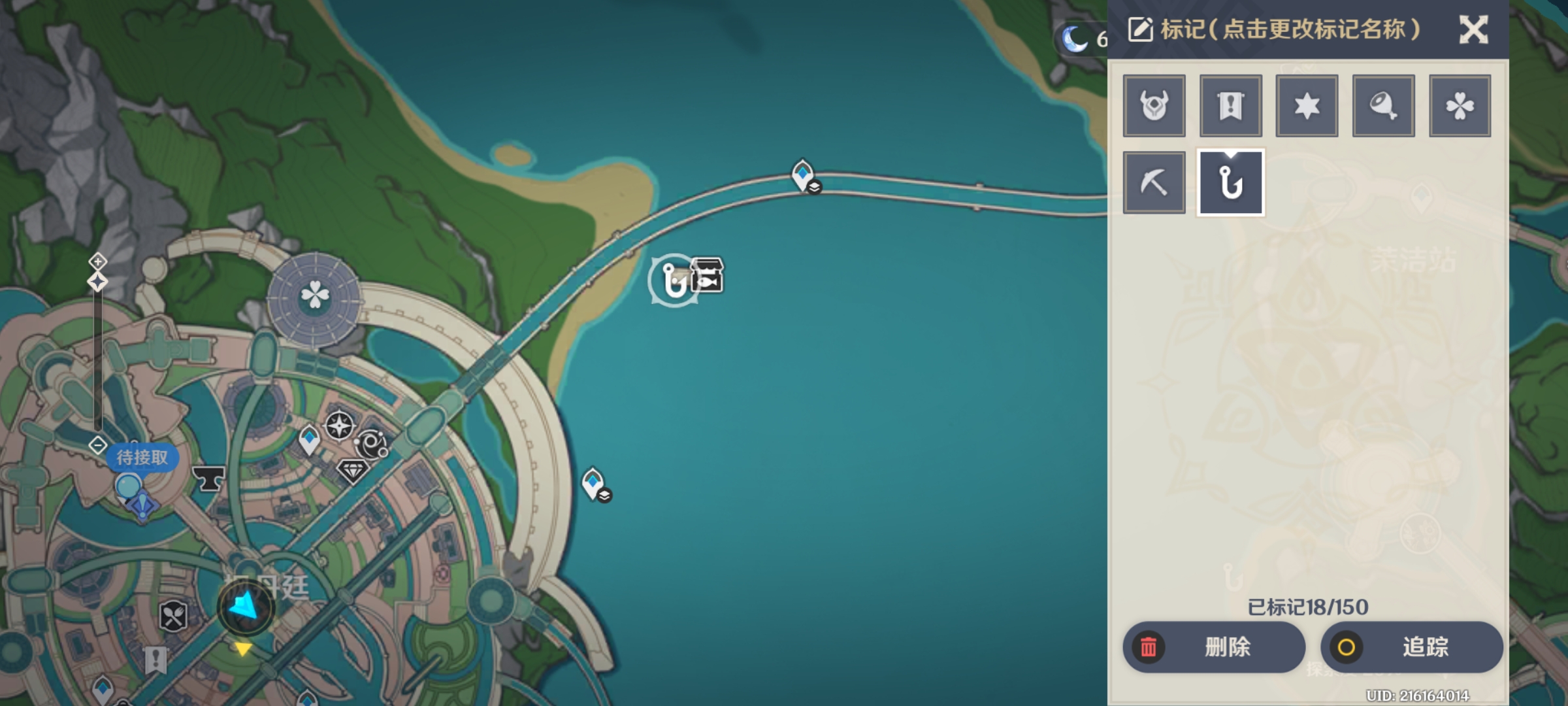
Task: Click the blacksmith anvil map icon
Action: pyautogui.click(x=209, y=479)
